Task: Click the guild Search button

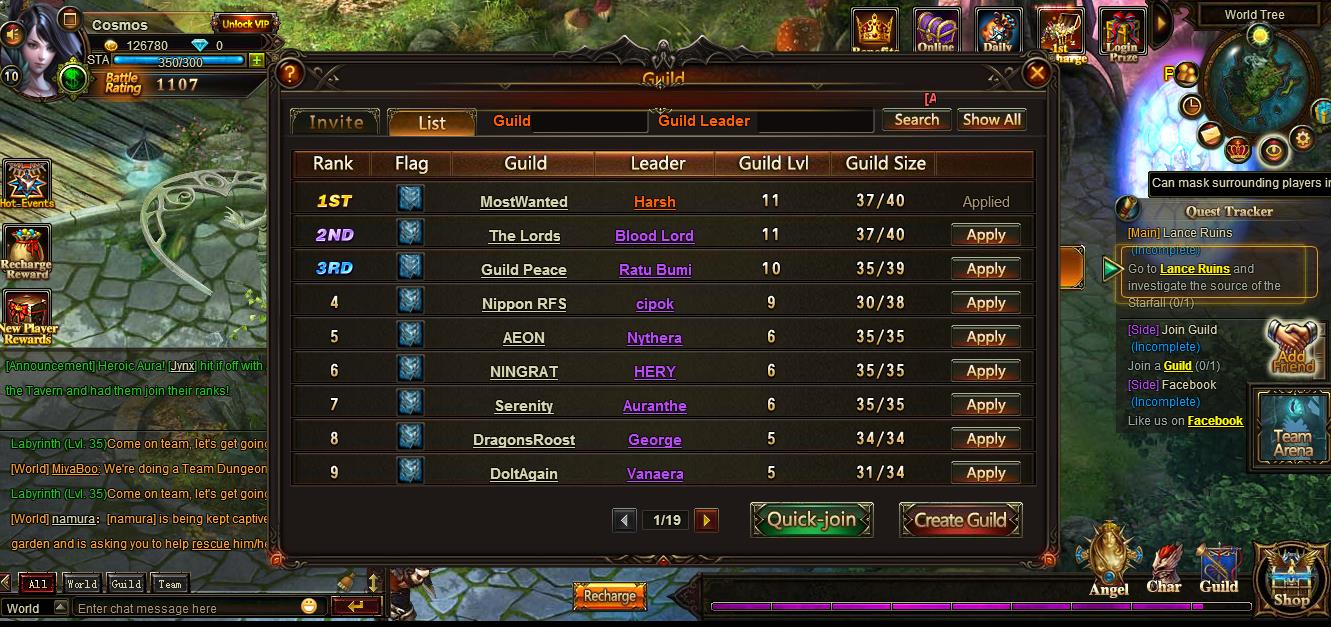Action: click(x=916, y=120)
